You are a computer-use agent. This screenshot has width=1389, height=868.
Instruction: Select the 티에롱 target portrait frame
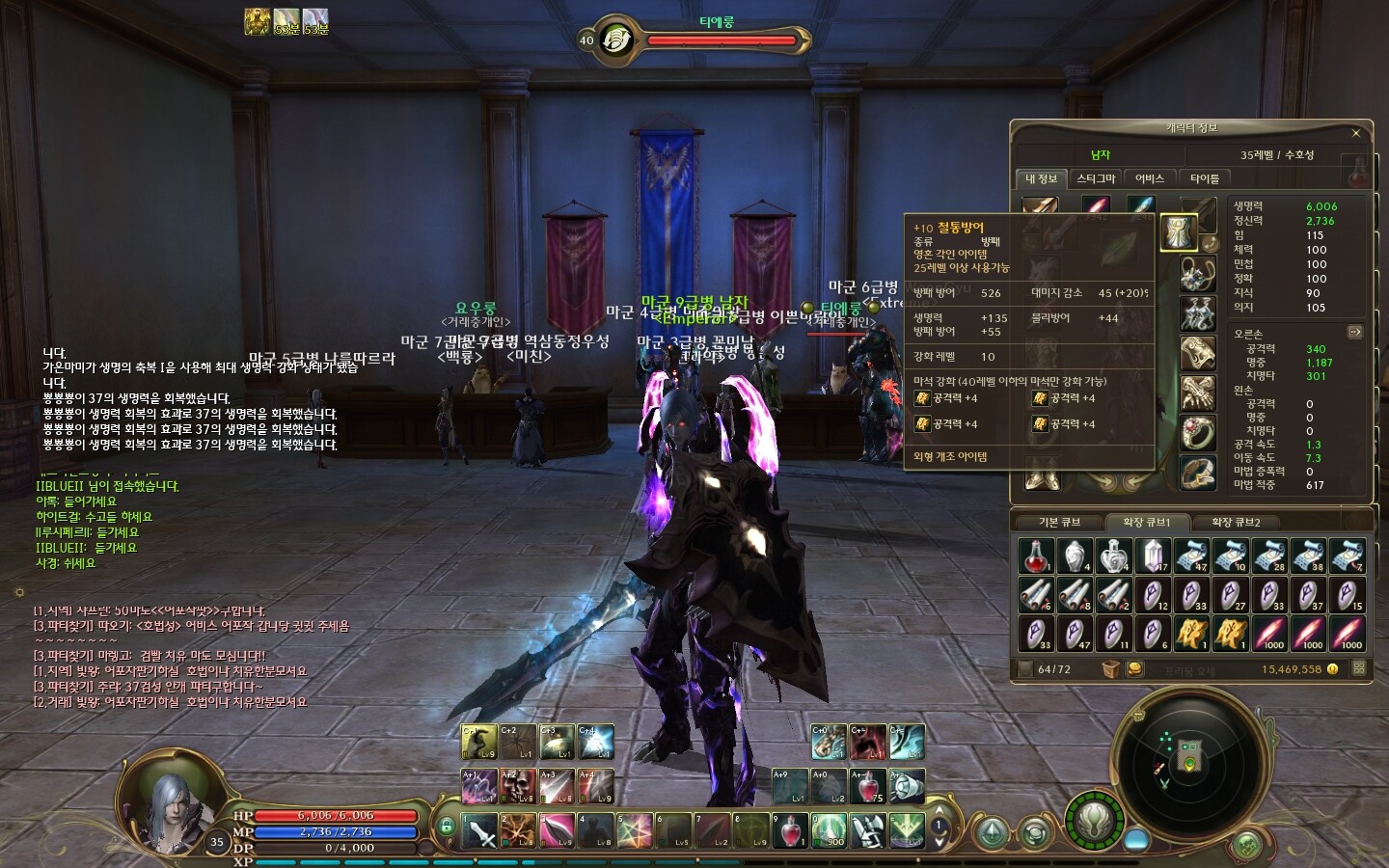click(616, 41)
